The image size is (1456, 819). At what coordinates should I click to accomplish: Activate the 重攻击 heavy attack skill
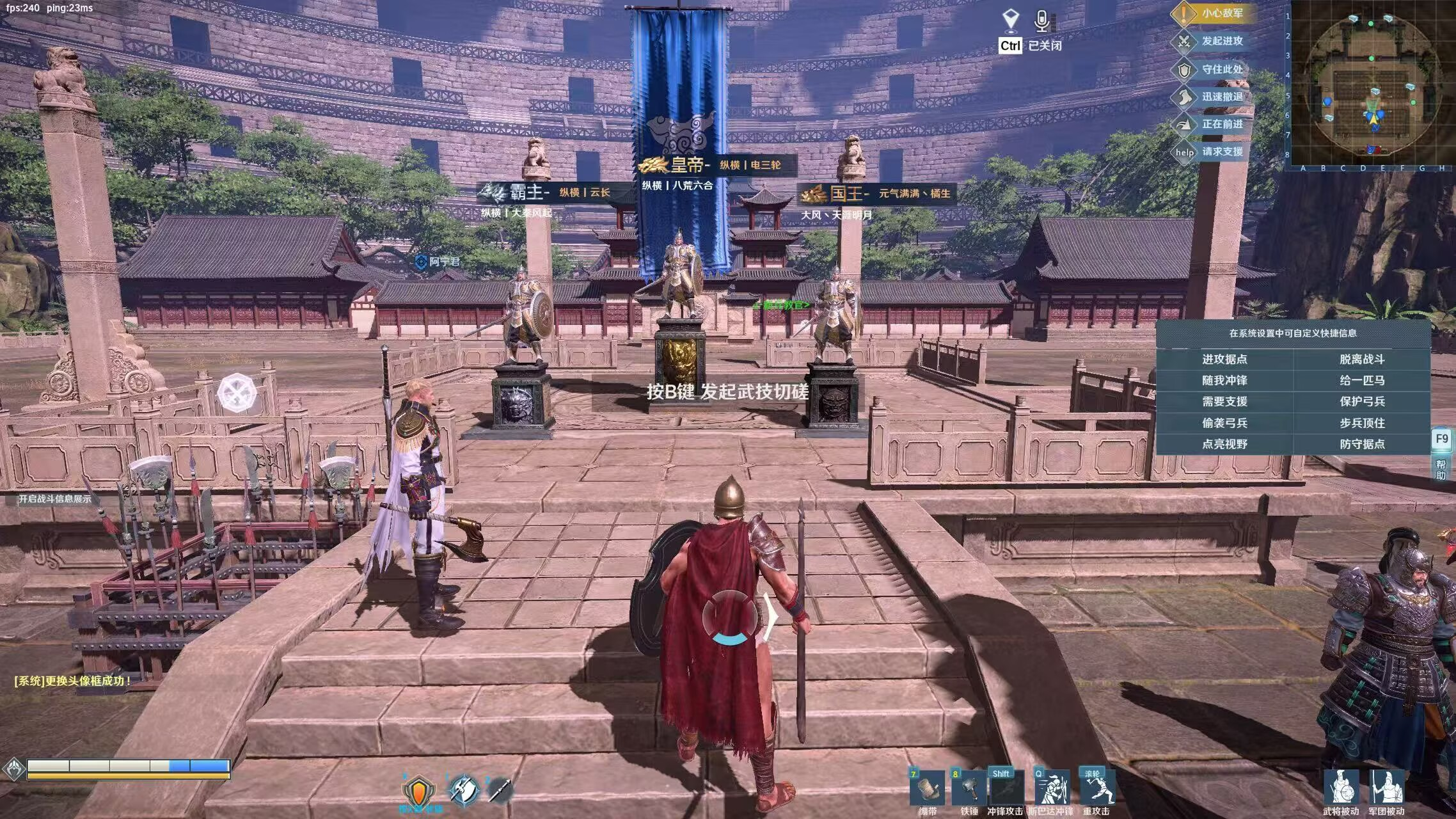(x=1096, y=789)
